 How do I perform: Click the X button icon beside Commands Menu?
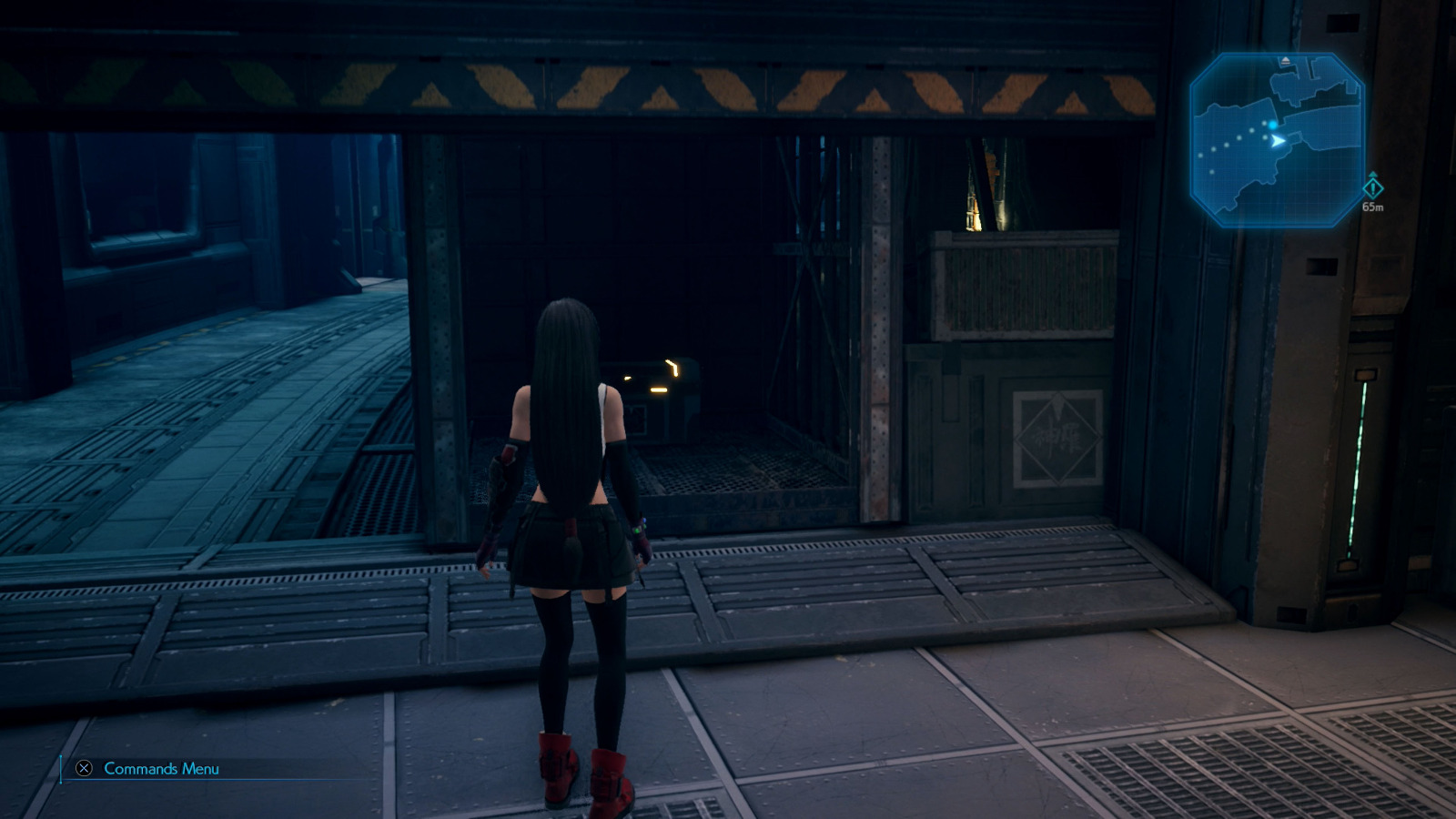point(82,769)
